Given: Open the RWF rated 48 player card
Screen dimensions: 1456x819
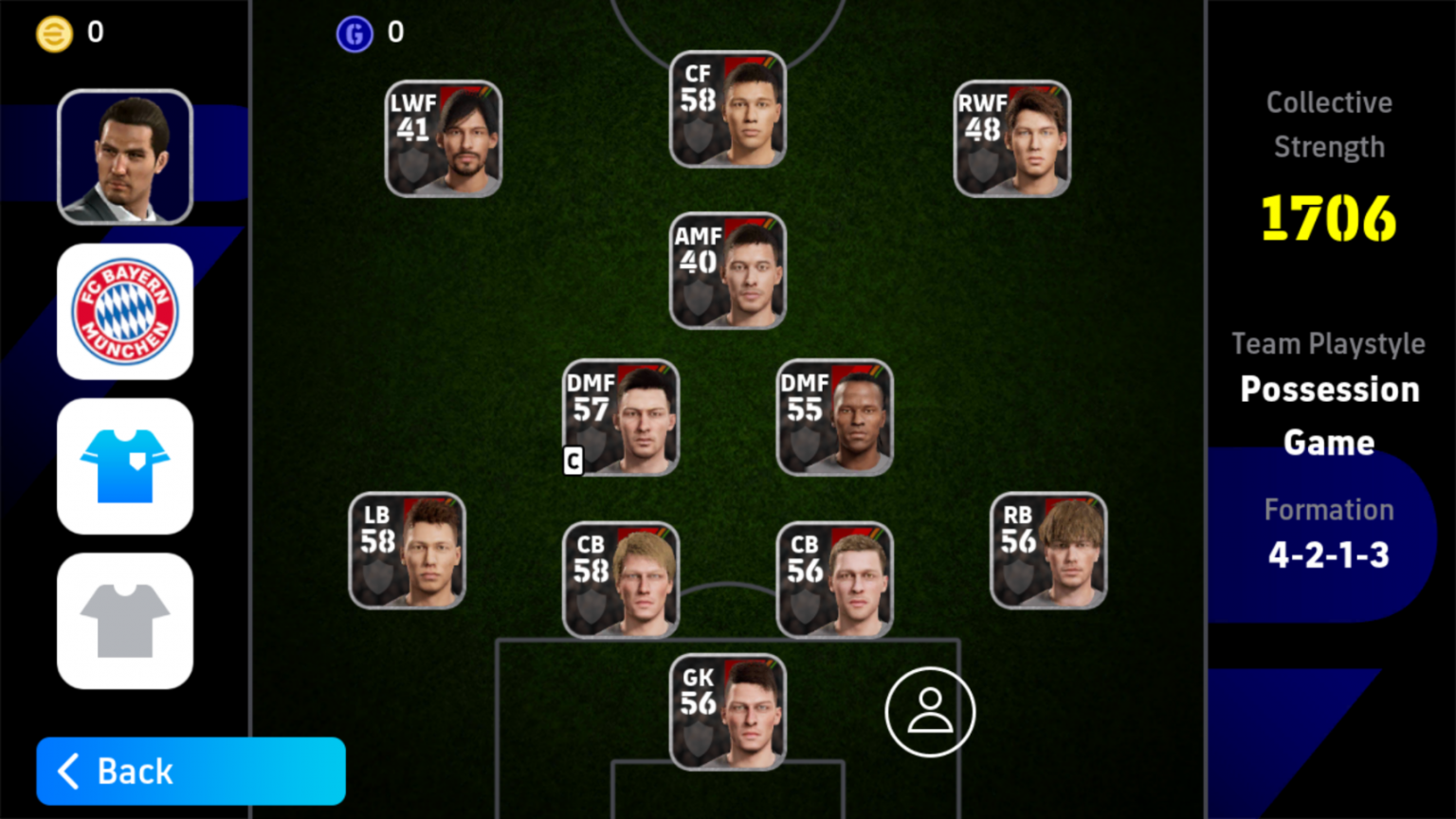Looking at the screenshot, I should pos(1010,138).
